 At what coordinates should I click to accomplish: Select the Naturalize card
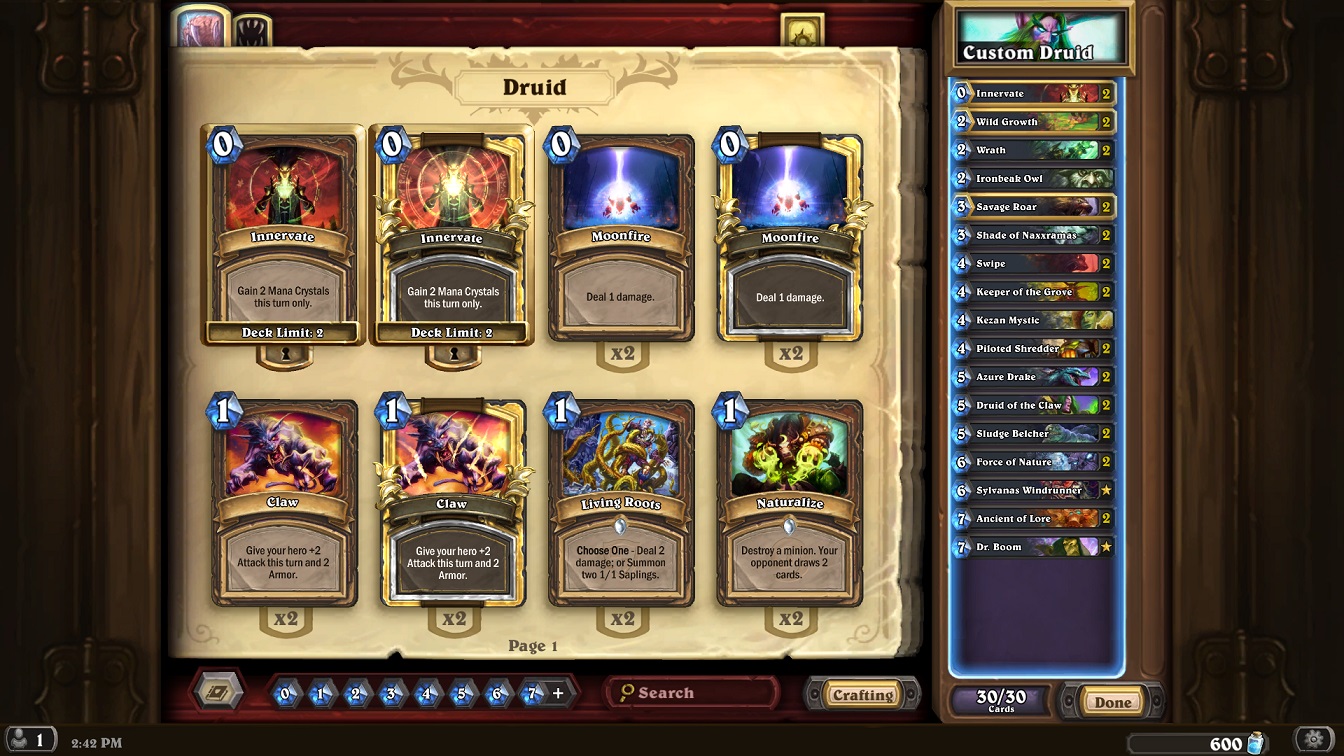(789, 503)
